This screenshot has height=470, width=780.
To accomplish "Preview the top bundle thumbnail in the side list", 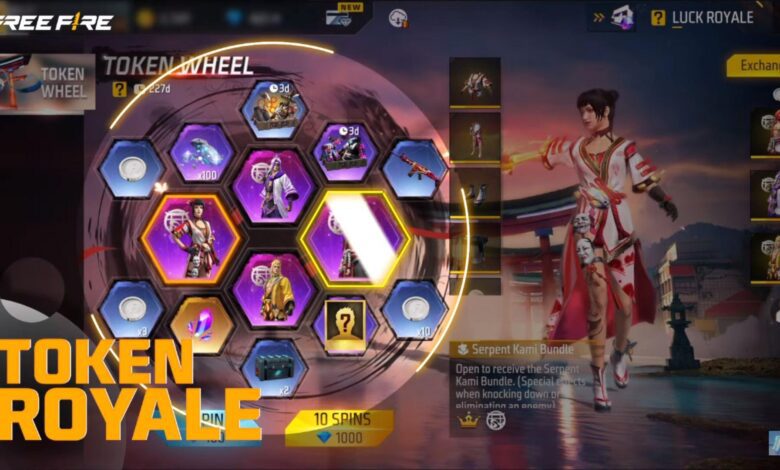I will point(474,82).
